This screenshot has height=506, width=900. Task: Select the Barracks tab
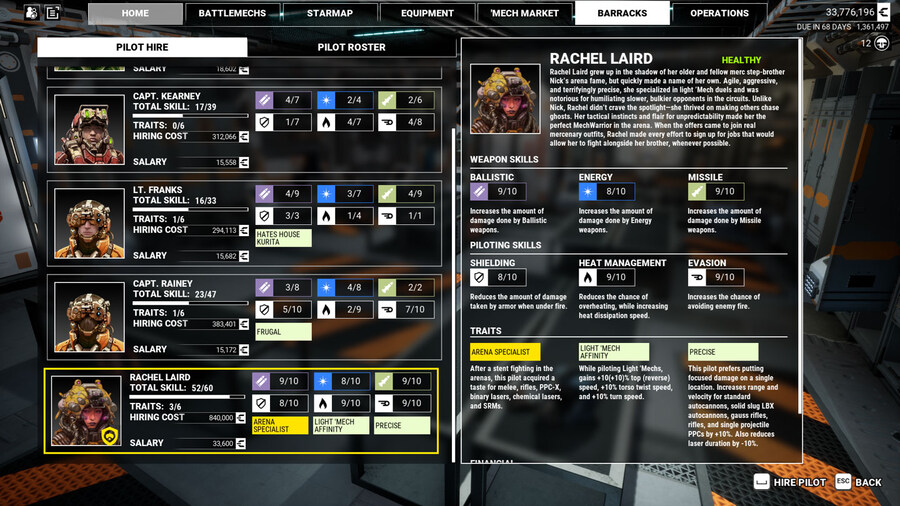622,13
